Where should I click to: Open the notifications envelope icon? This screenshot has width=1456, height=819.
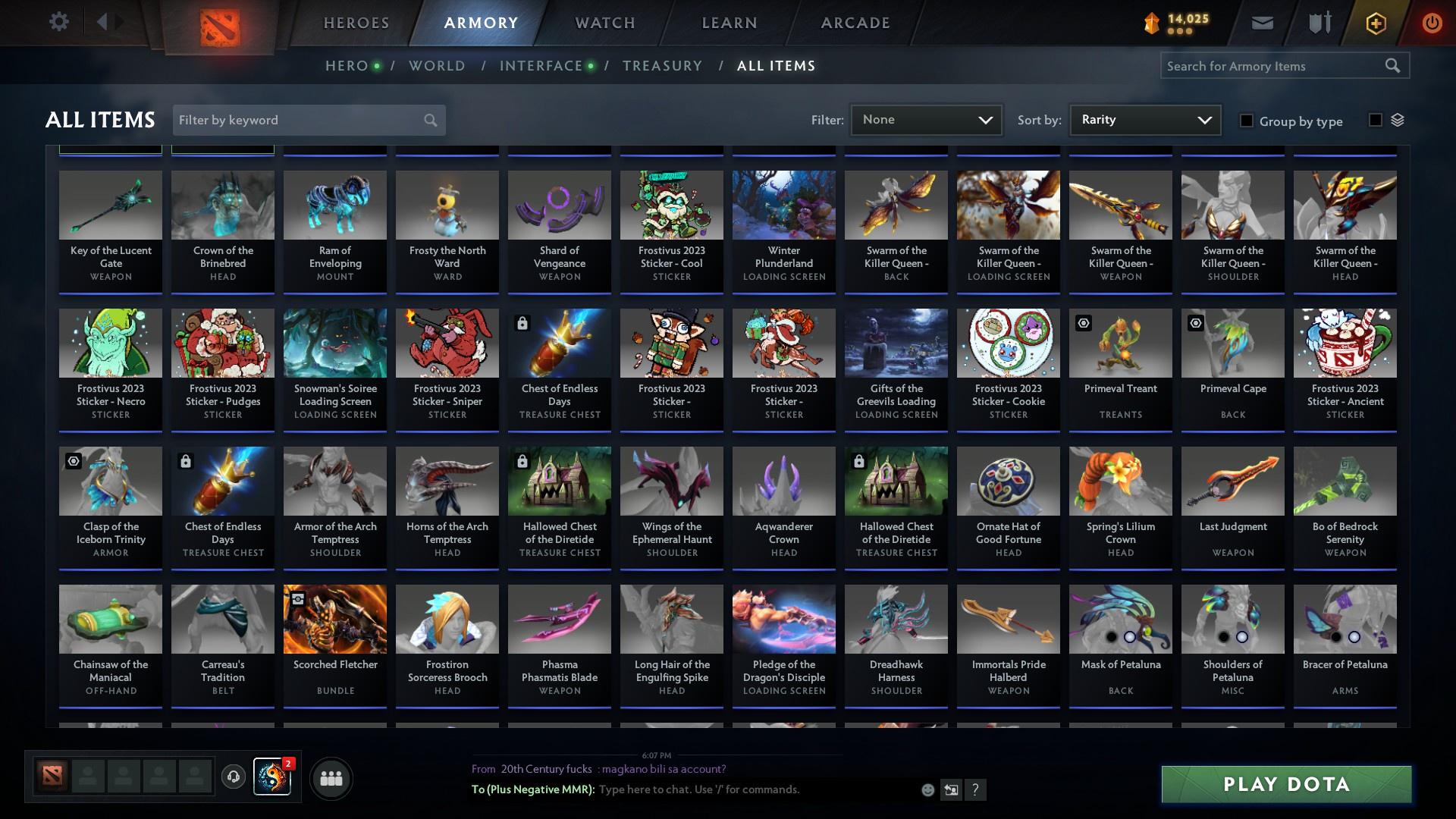1261,22
